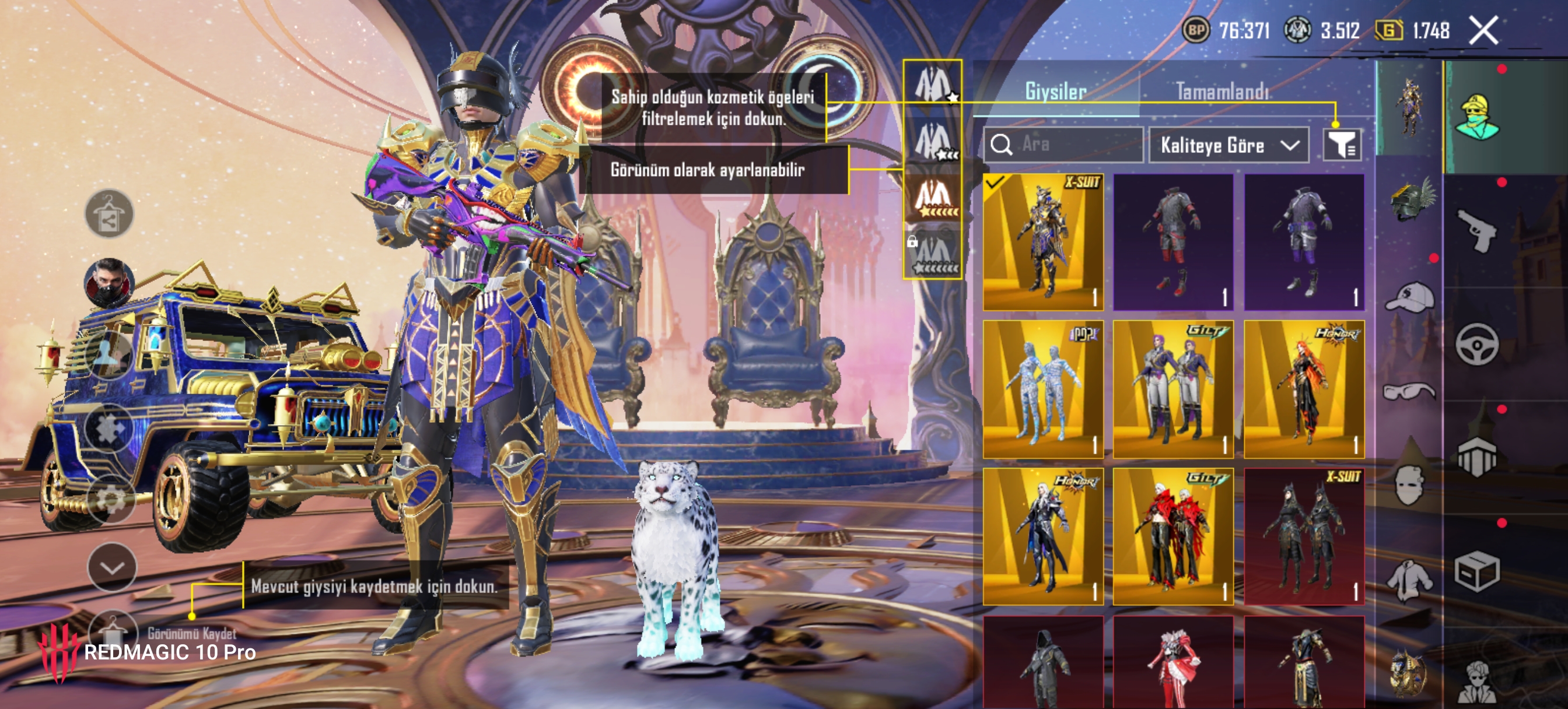Switch to the Giysiler tab
Screen dimensions: 1568x709
click(1055, 92)
